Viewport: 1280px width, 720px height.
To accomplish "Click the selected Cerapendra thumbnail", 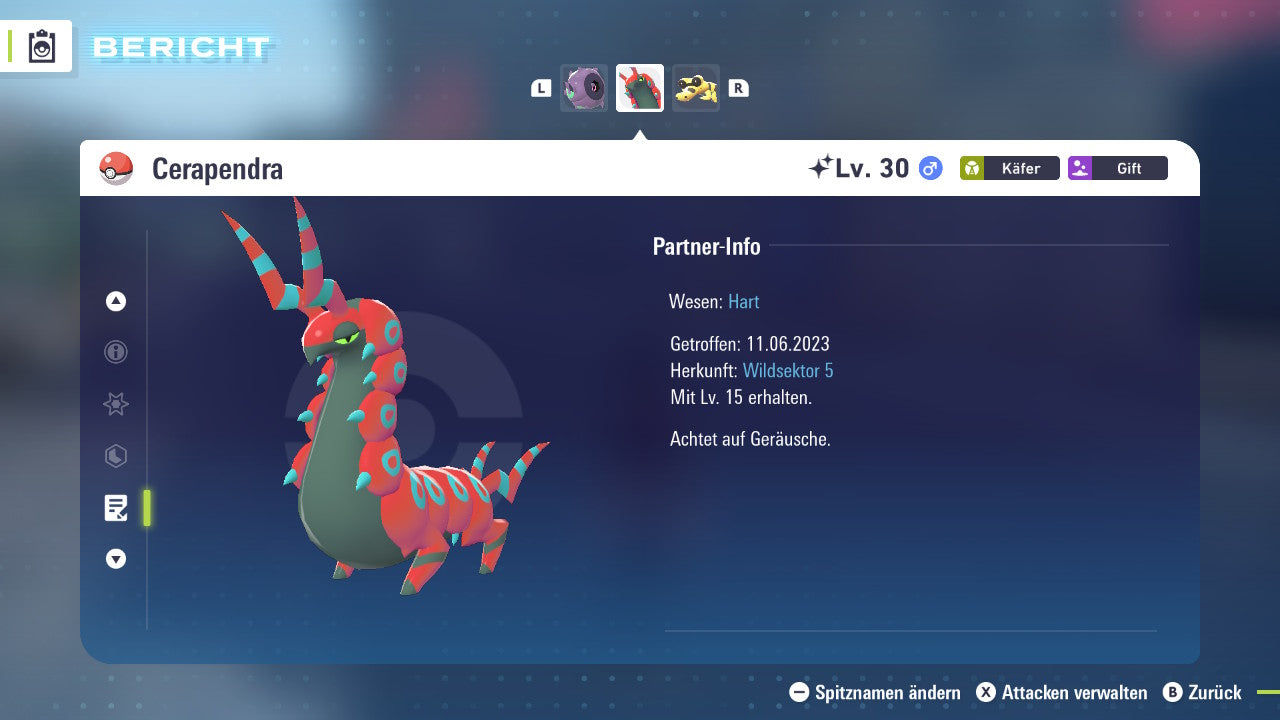I will (640, 88).
